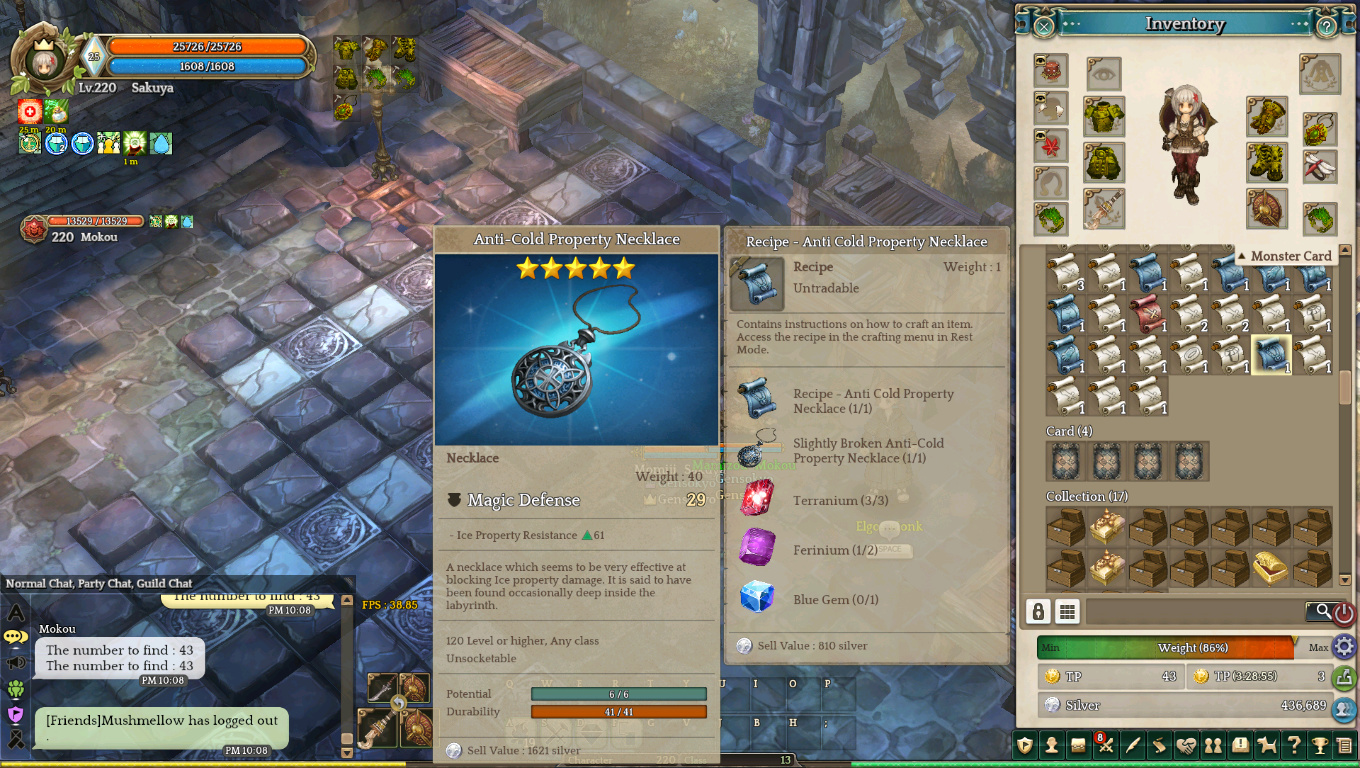Click the weapon swap arrow button
Image resolution: width=1360 pixels, height=768 pixels.
(398, 703)
